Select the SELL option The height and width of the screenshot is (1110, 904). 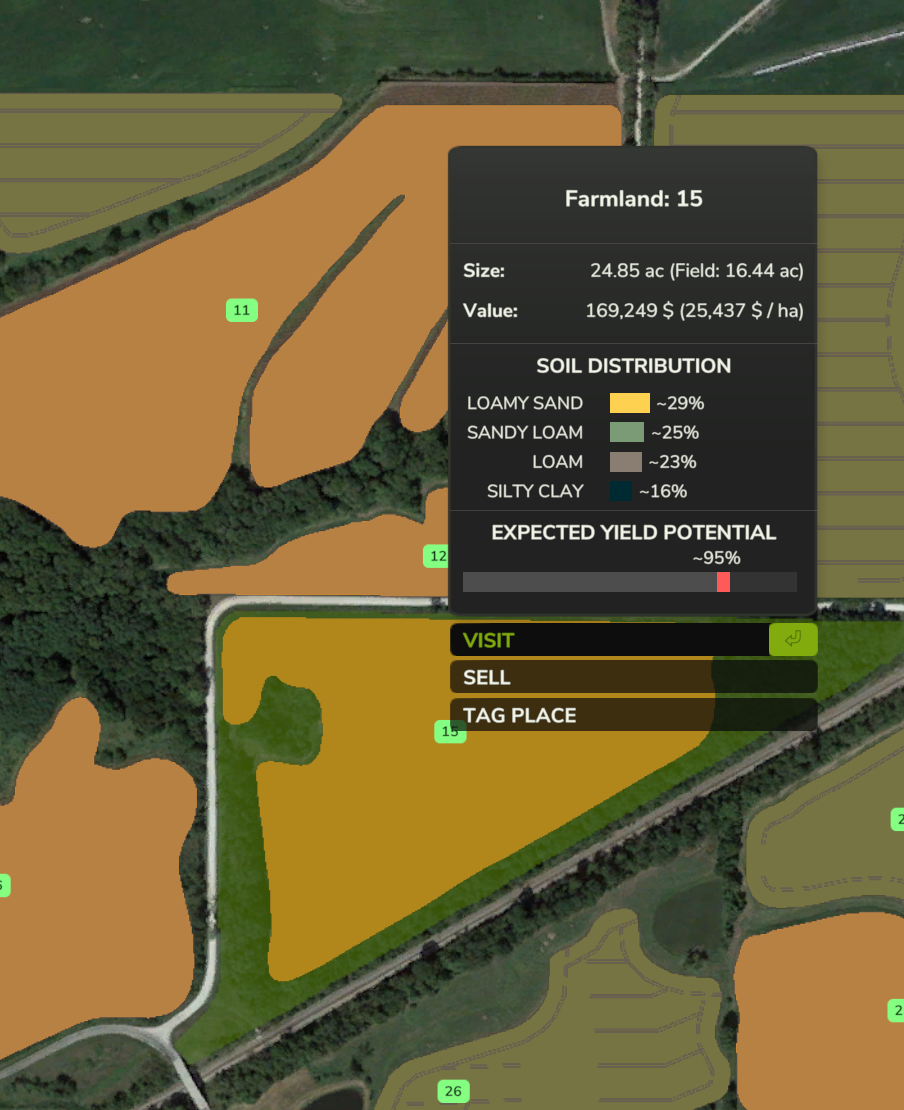pos(632,677)
